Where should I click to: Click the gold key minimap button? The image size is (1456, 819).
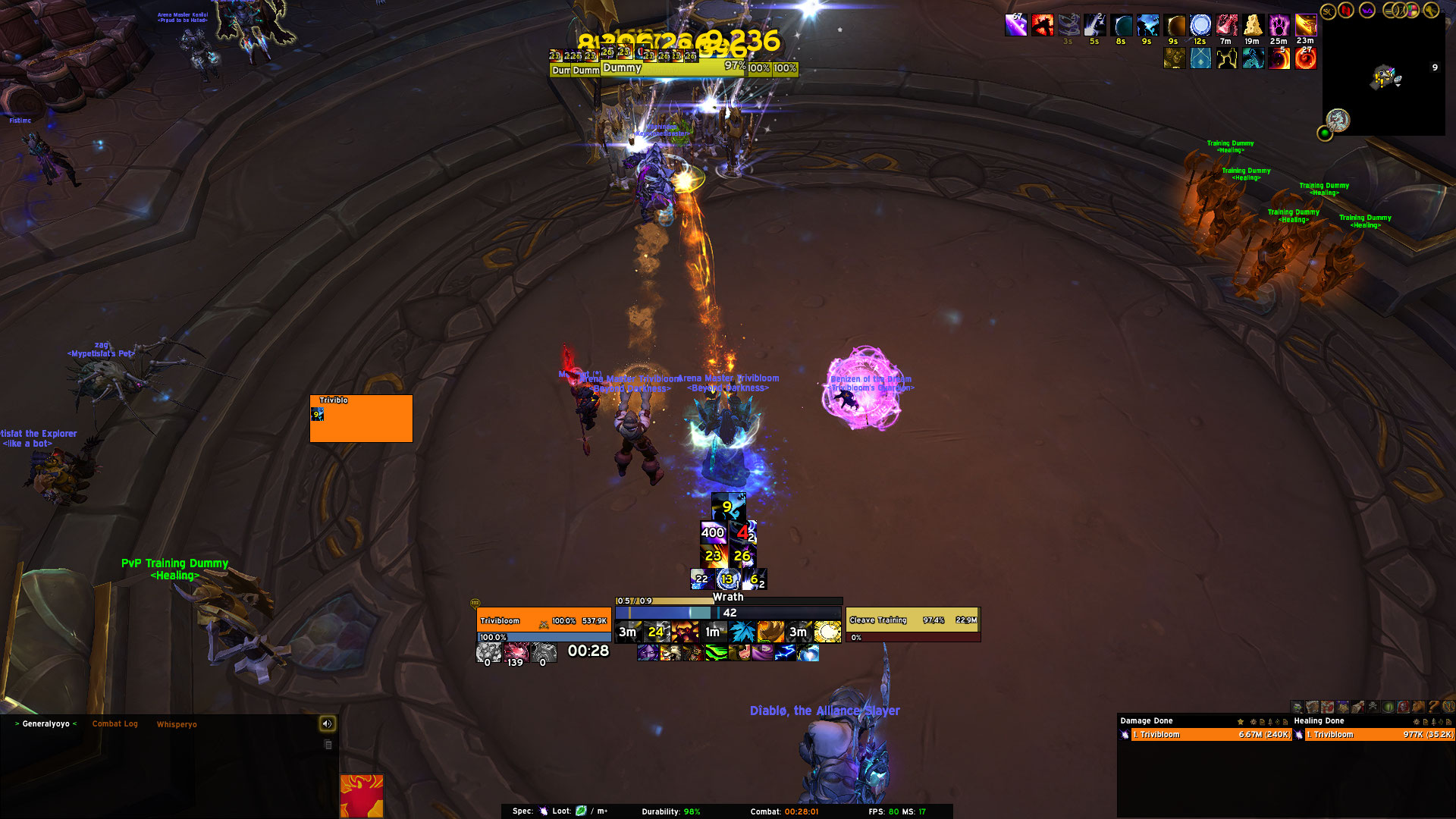1431,11
